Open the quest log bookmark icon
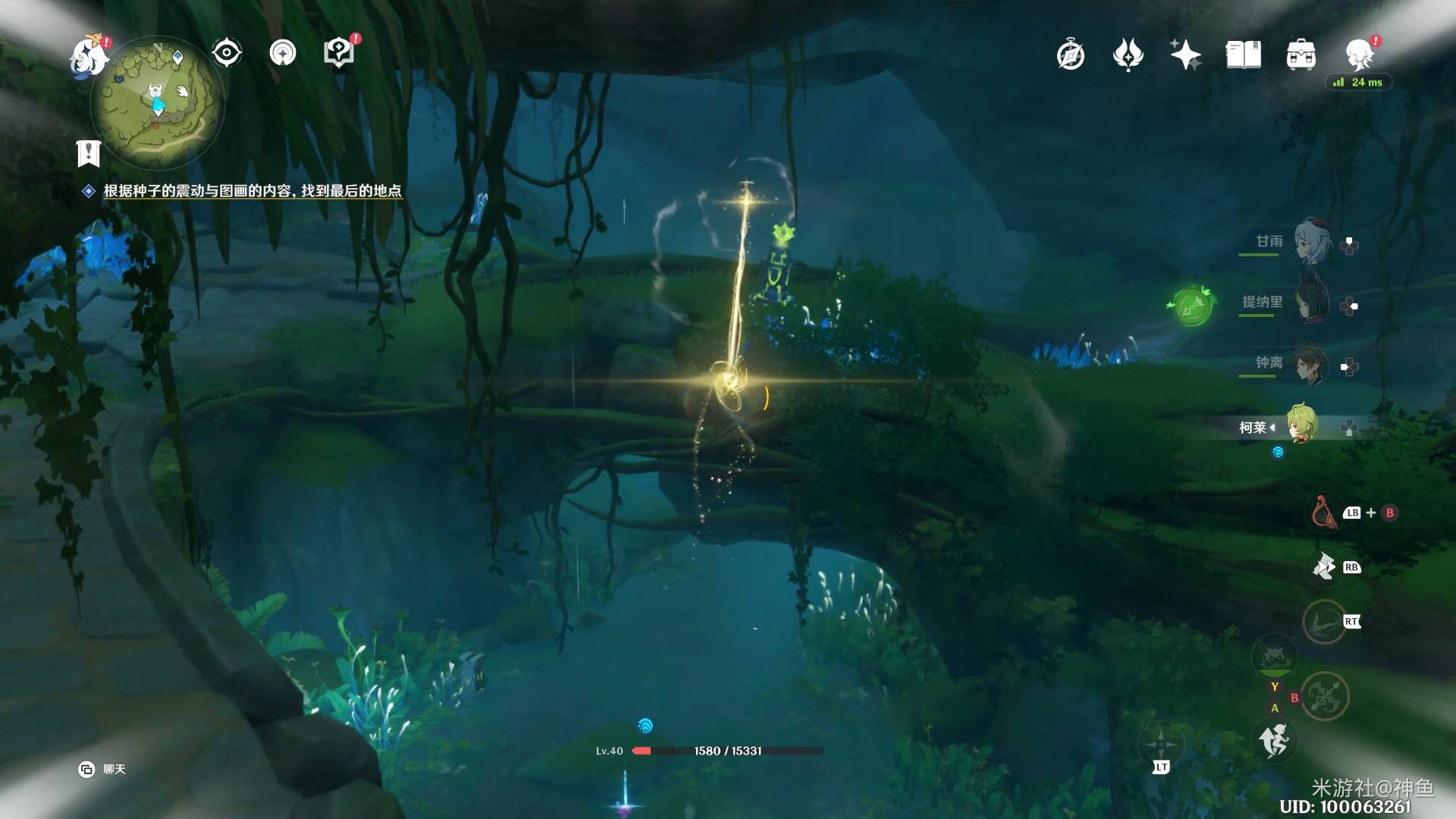This screenshot has height=819, width=1456. click(x=89, y=153)
